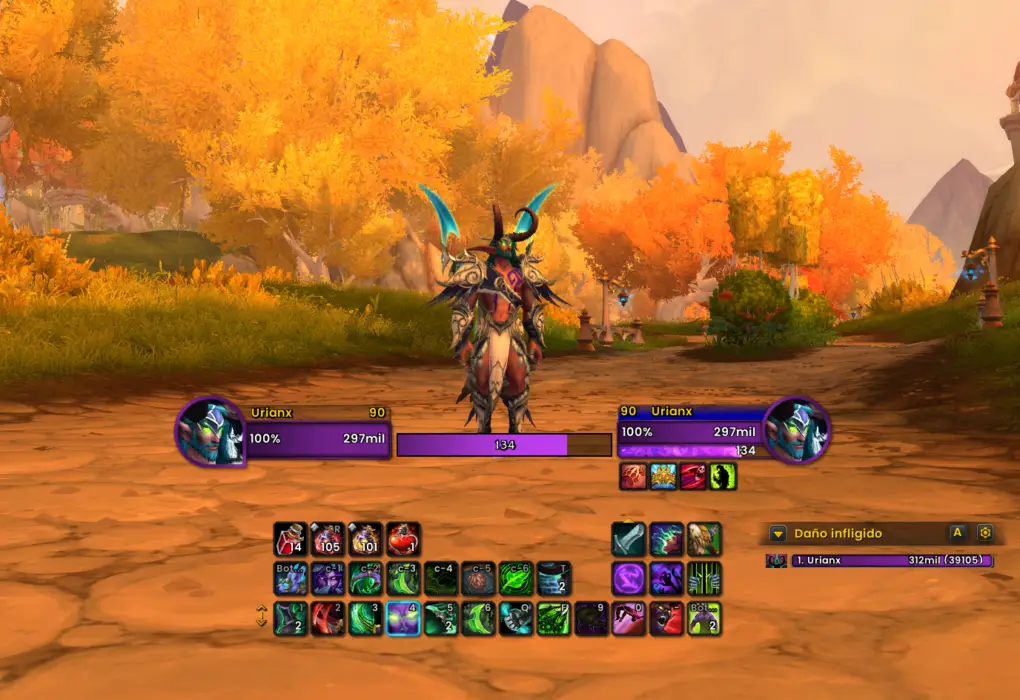The width and height of the screenshot is (1020, 700).
Task: Cast the whirlwind ability bound to T
Action: (553, 579)
